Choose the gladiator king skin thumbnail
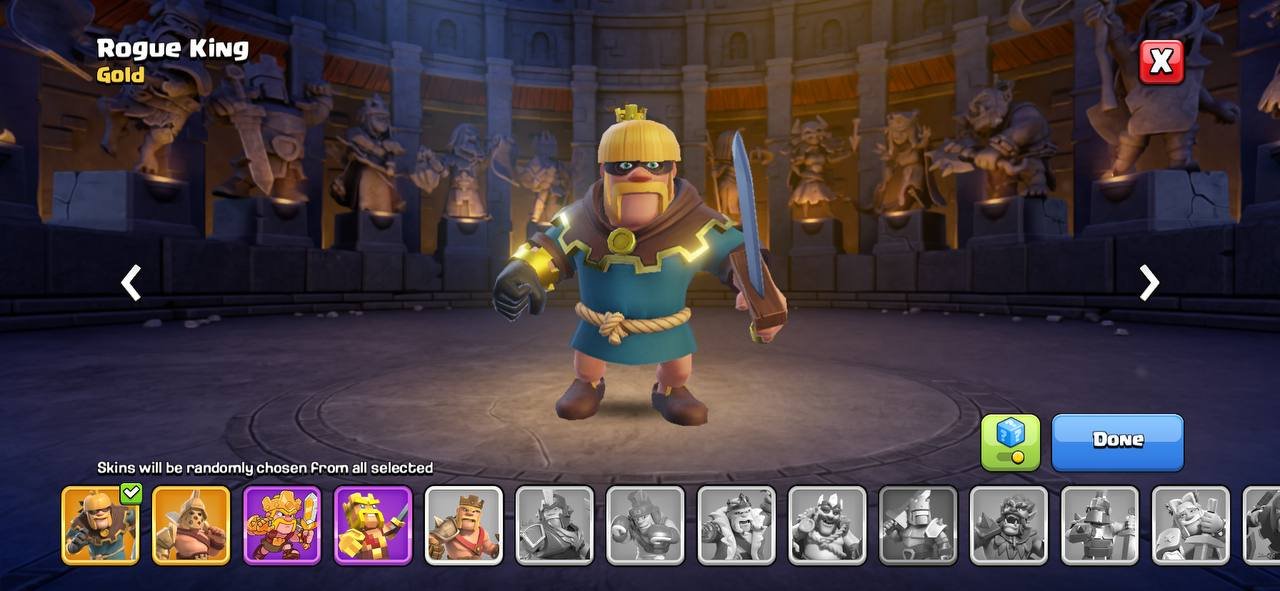This screenshot has height=591, width=1280. [x=191, y=525]
